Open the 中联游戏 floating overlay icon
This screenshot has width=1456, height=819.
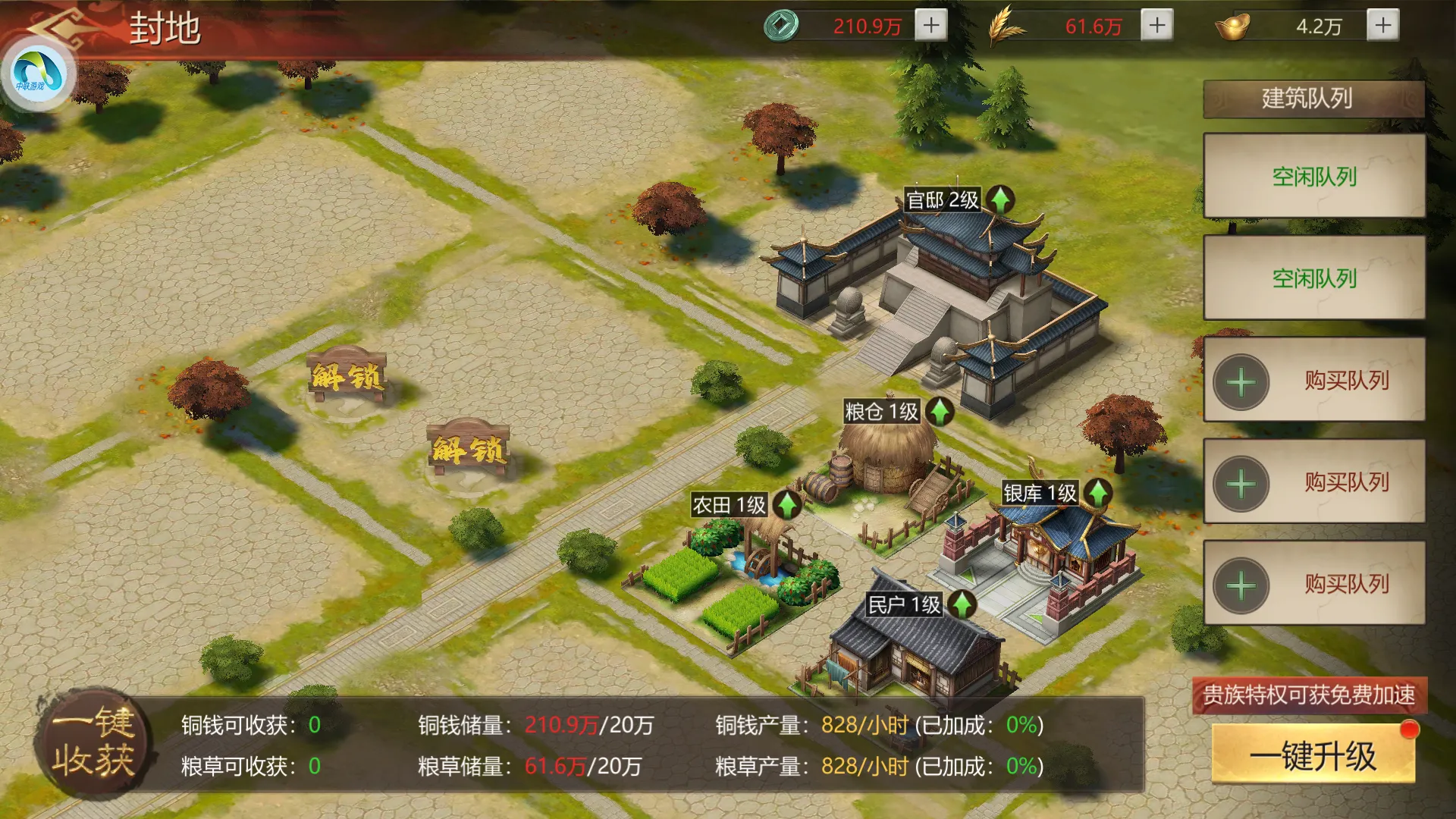pyautogui.click(x=36, y=74)
